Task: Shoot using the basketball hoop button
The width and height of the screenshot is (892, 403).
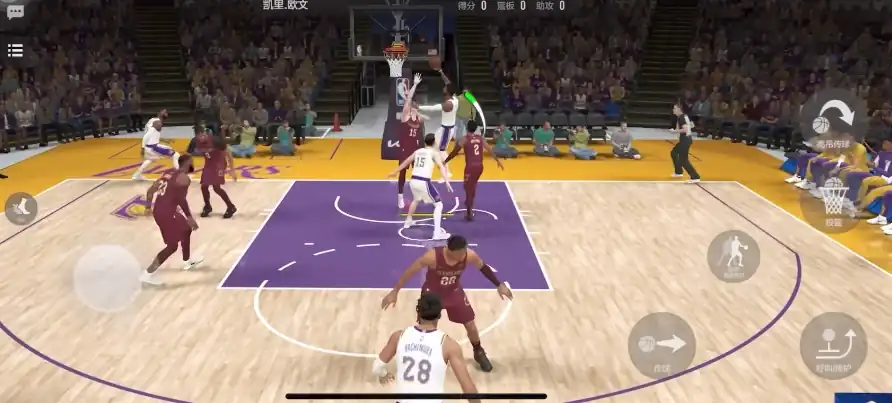Action: (x=834, y=200)
